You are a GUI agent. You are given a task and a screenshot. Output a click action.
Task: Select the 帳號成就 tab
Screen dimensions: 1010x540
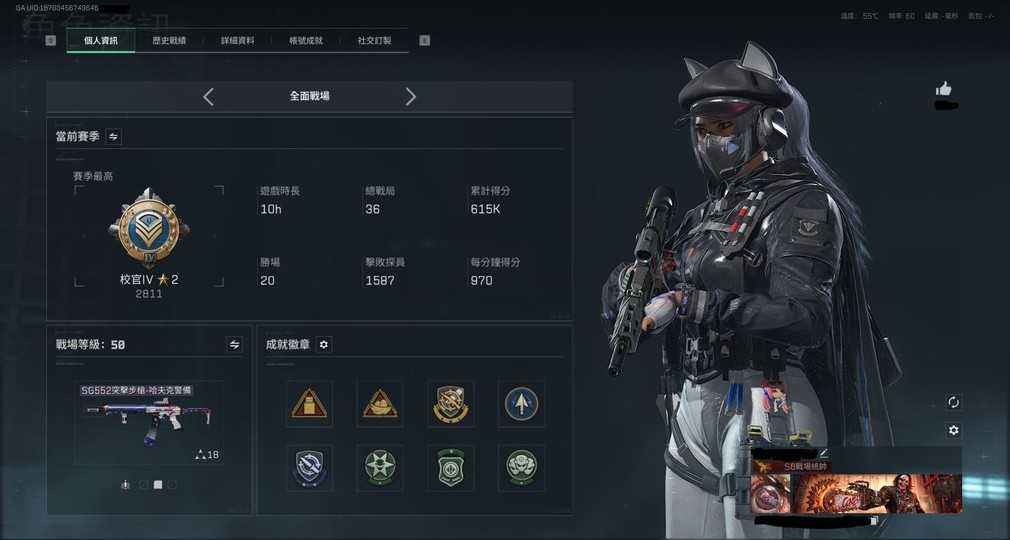(x=305, y=41)
